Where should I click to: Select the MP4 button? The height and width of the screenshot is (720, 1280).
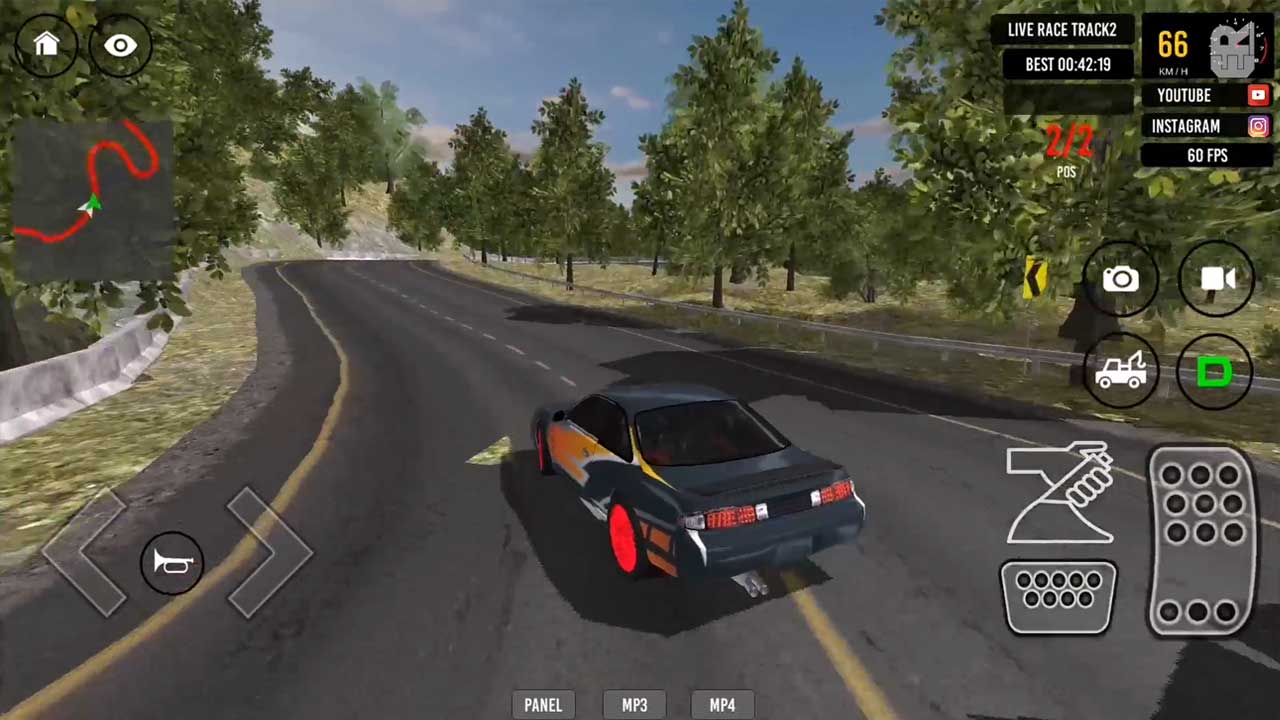click(722, 705)
